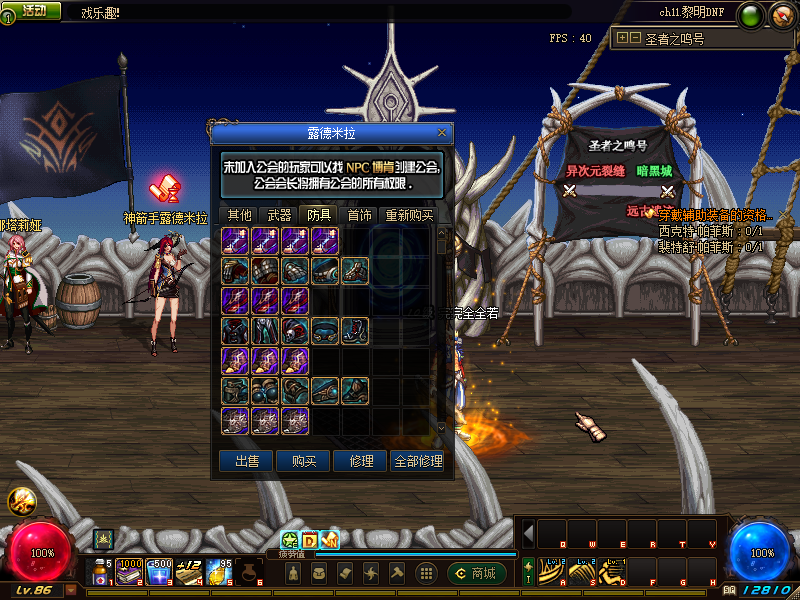
Task: Click the 出售 sell button
Action: tap(247, 461)
